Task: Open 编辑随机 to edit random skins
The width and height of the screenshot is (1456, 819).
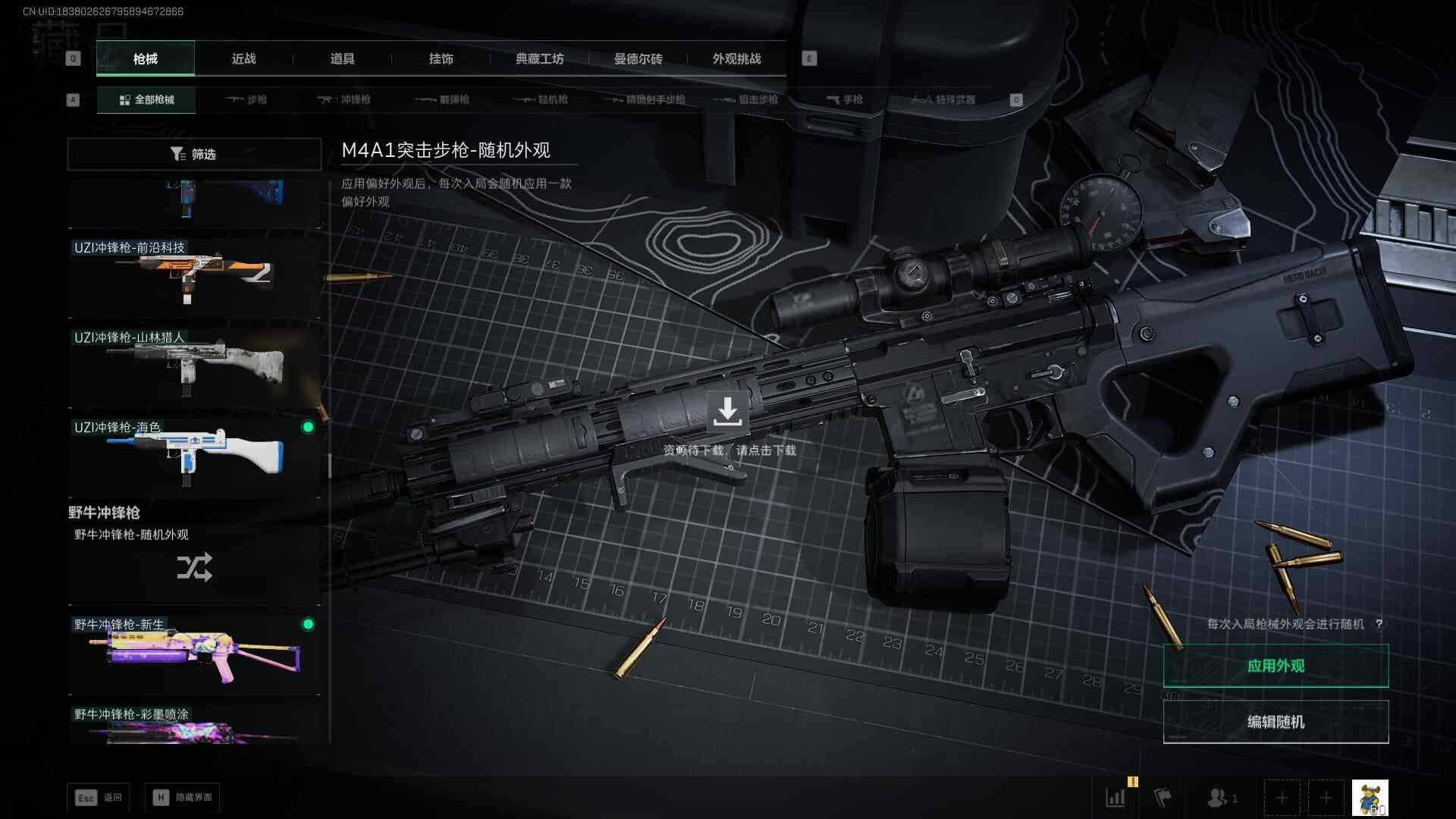Action: [x=1276, y=722]
